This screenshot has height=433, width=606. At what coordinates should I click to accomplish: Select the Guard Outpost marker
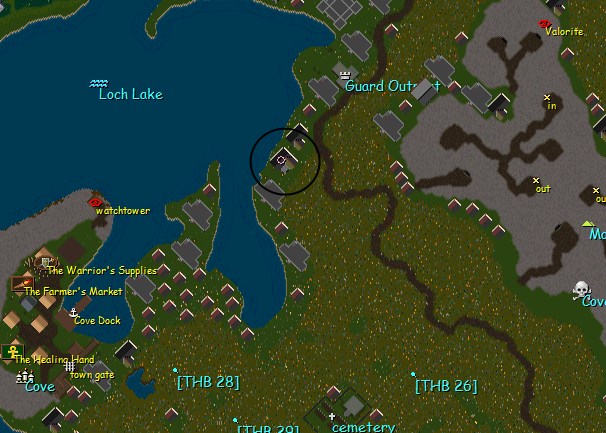tap(347, 73)
